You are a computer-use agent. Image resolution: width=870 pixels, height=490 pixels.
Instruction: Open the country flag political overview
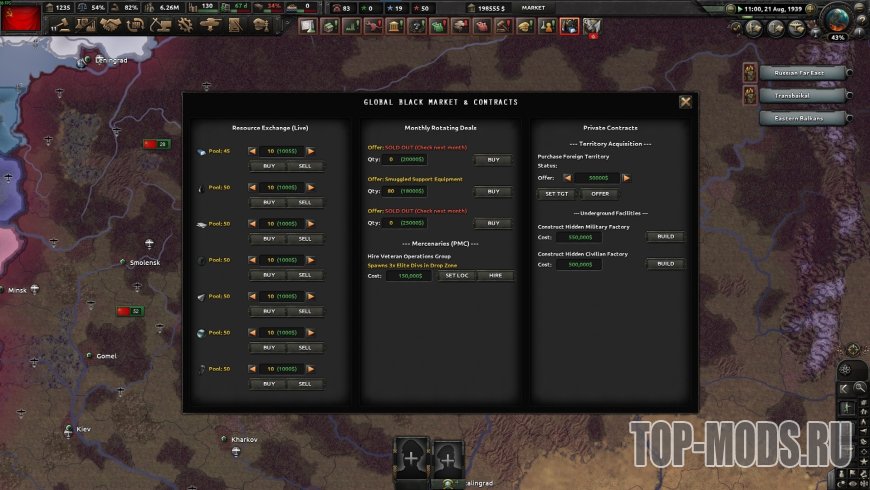[x=22, y=16]
